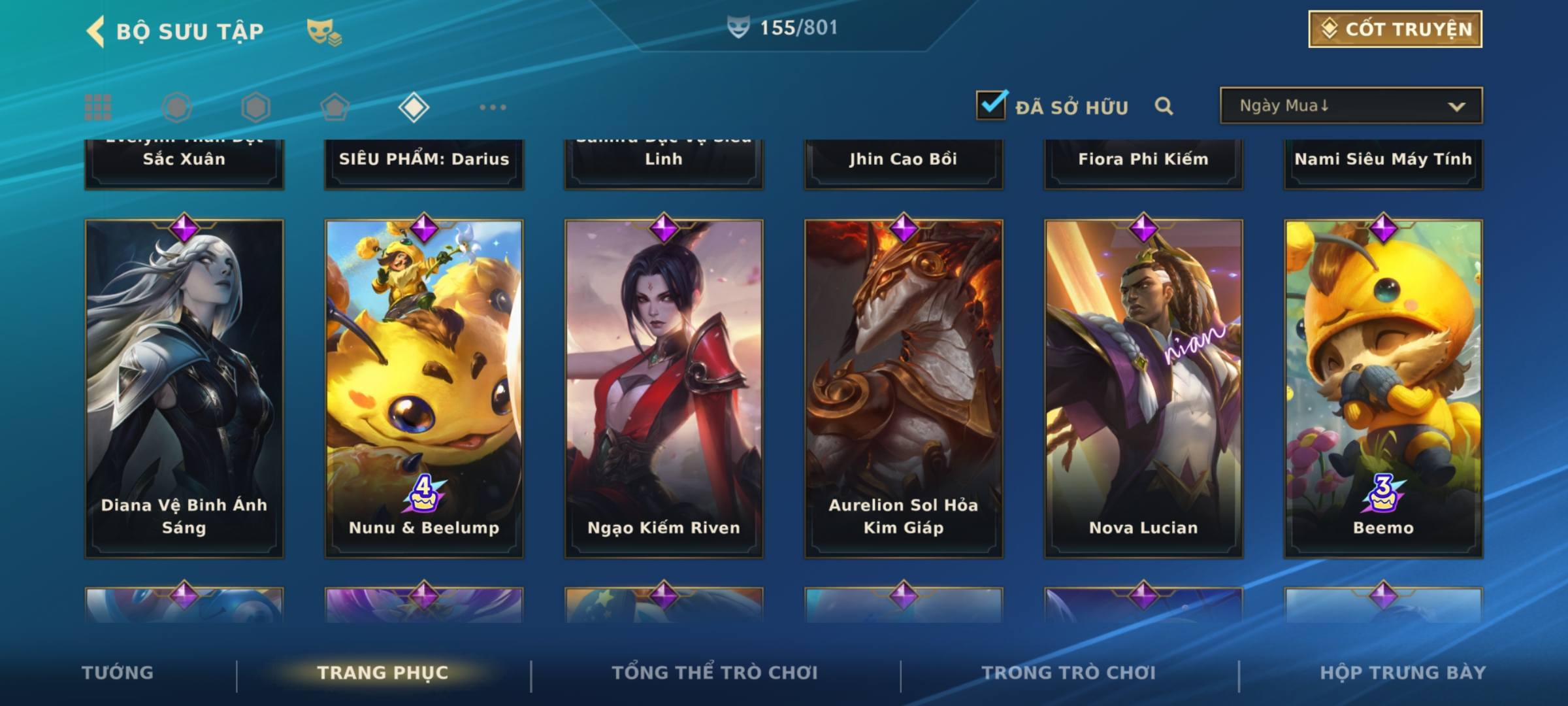Open the Hộp Trưng Bày tab
The height and width of the screenshot is (706, 1568).
(1403, 673)
